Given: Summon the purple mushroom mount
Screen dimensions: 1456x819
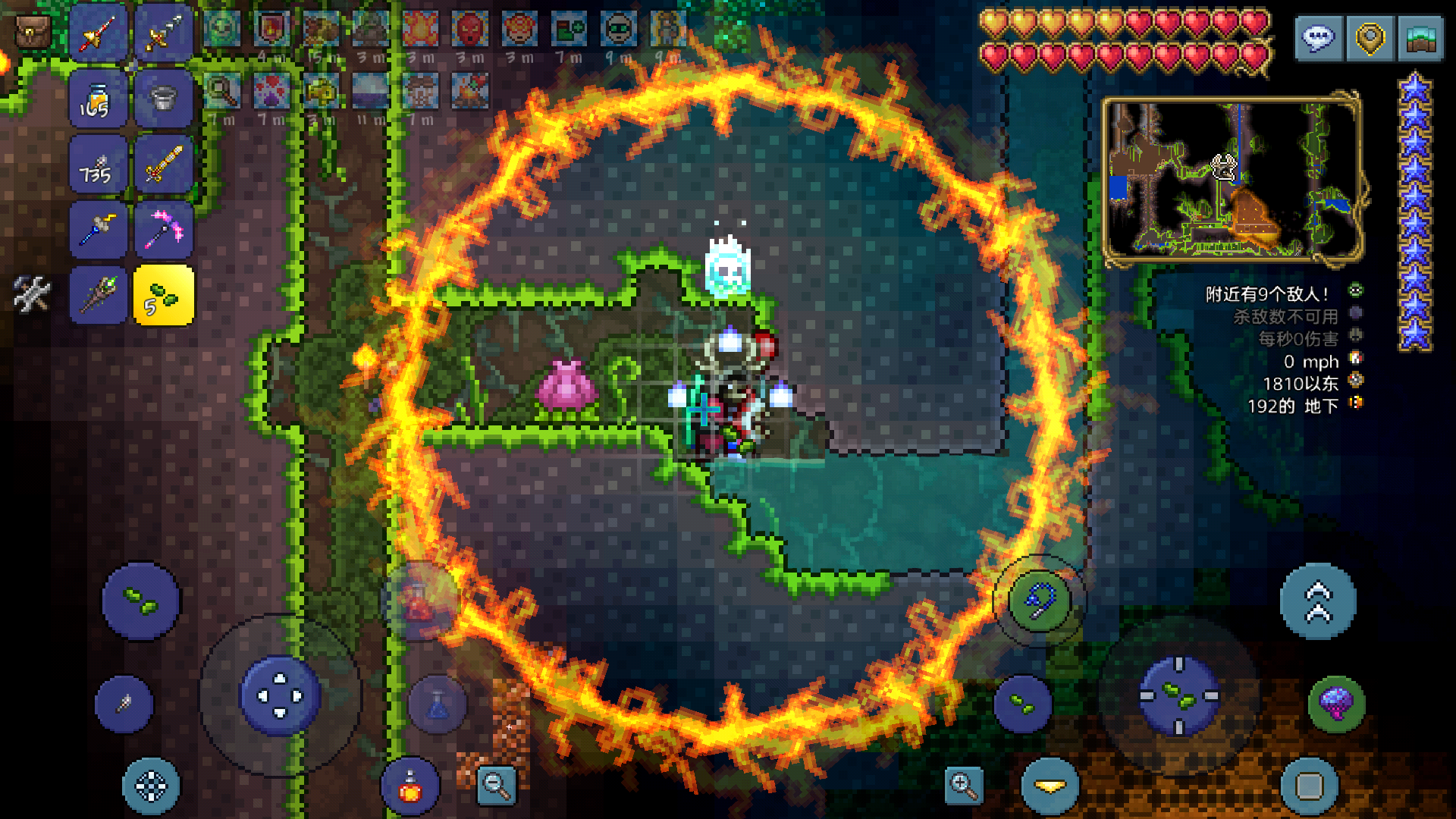Looking at the screenshot, I should pyautogui.click(x=1336, y=704).
